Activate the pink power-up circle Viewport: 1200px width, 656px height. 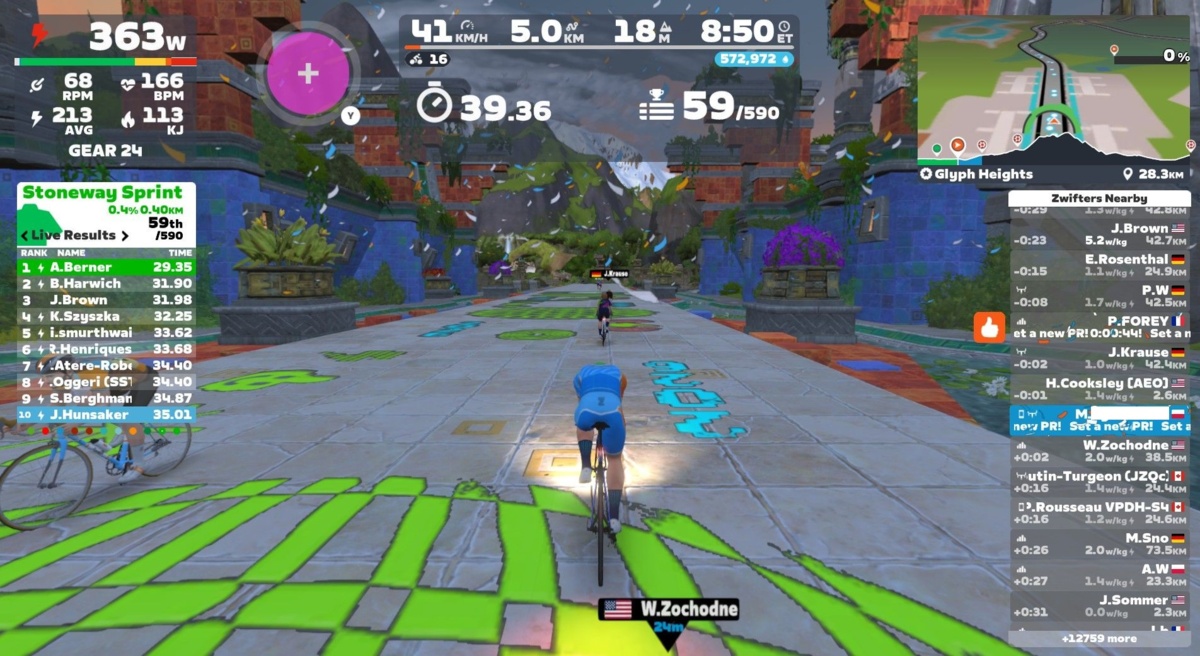click(x=307, y=74)
